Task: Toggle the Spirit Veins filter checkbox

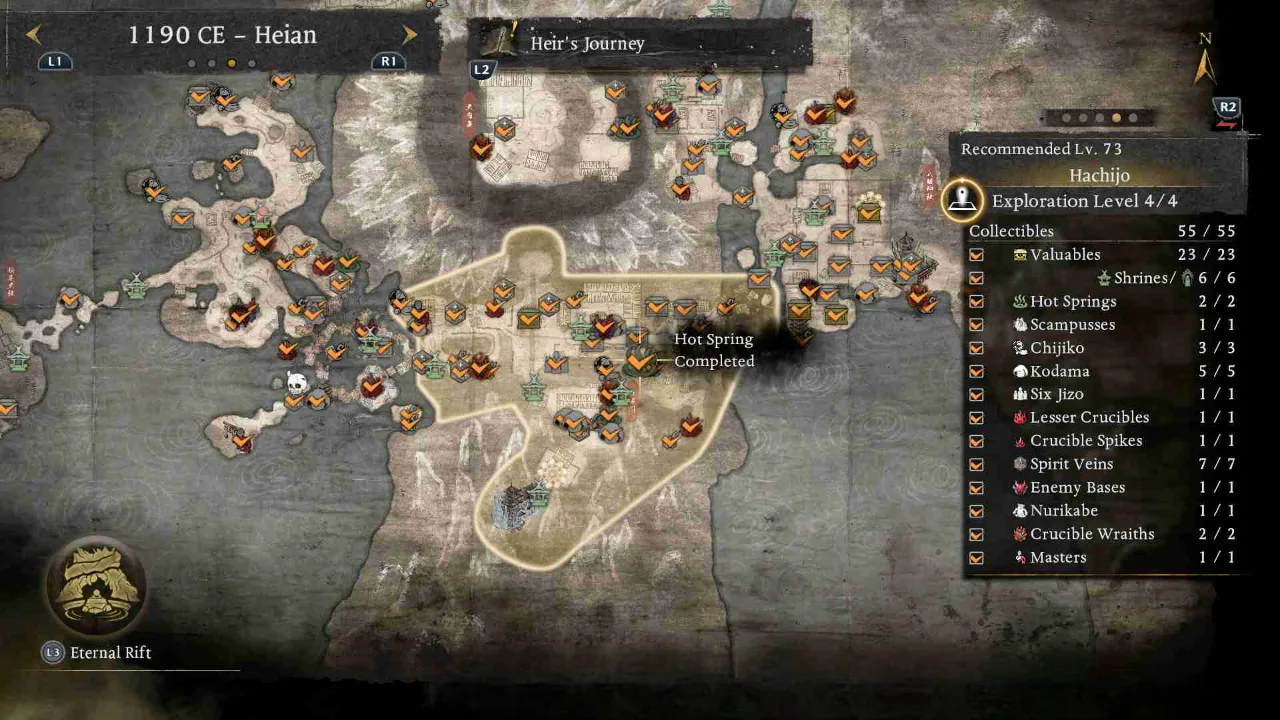Action: [976, 464]
